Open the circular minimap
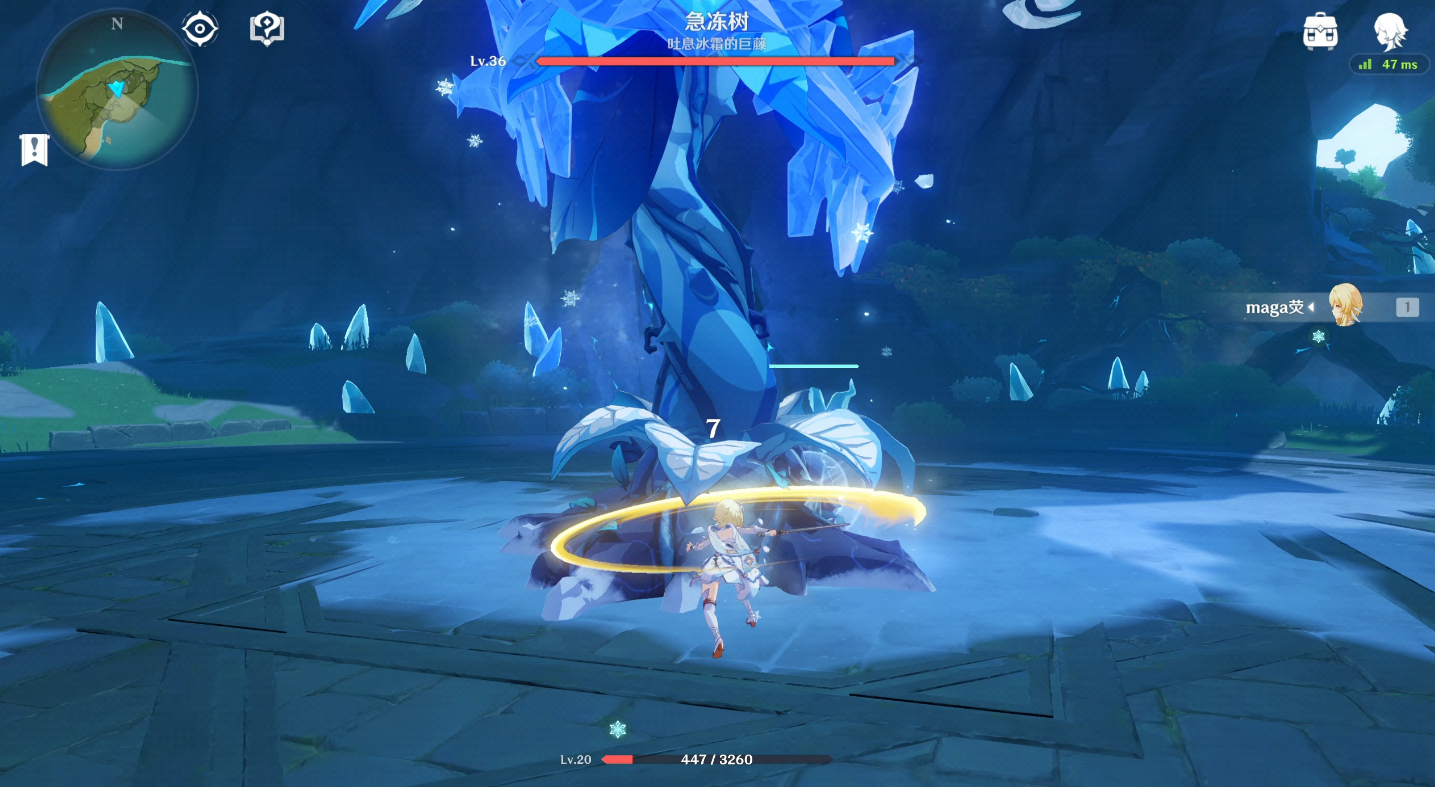1435x787 pixels. (117, 90)
